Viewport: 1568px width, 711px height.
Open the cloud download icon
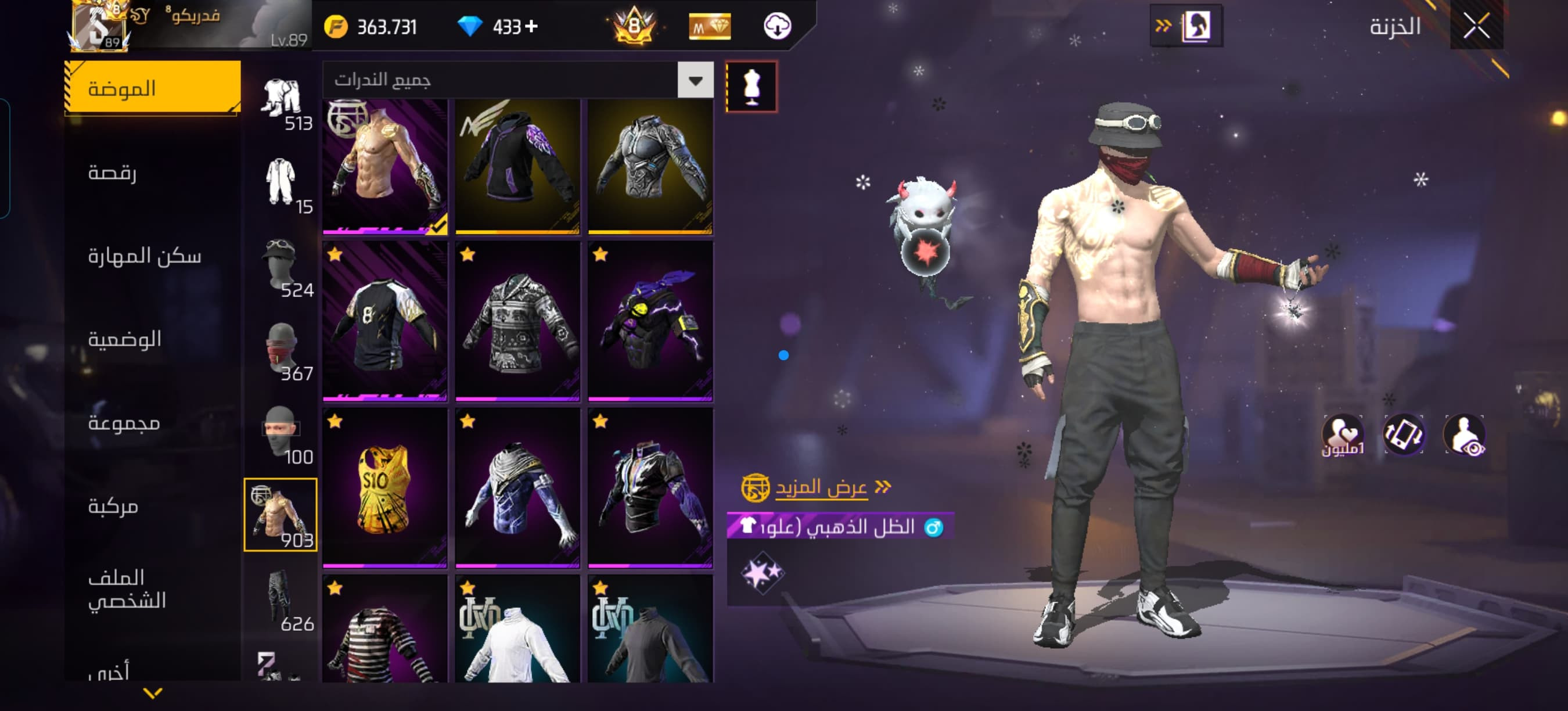tap(776, 26)
